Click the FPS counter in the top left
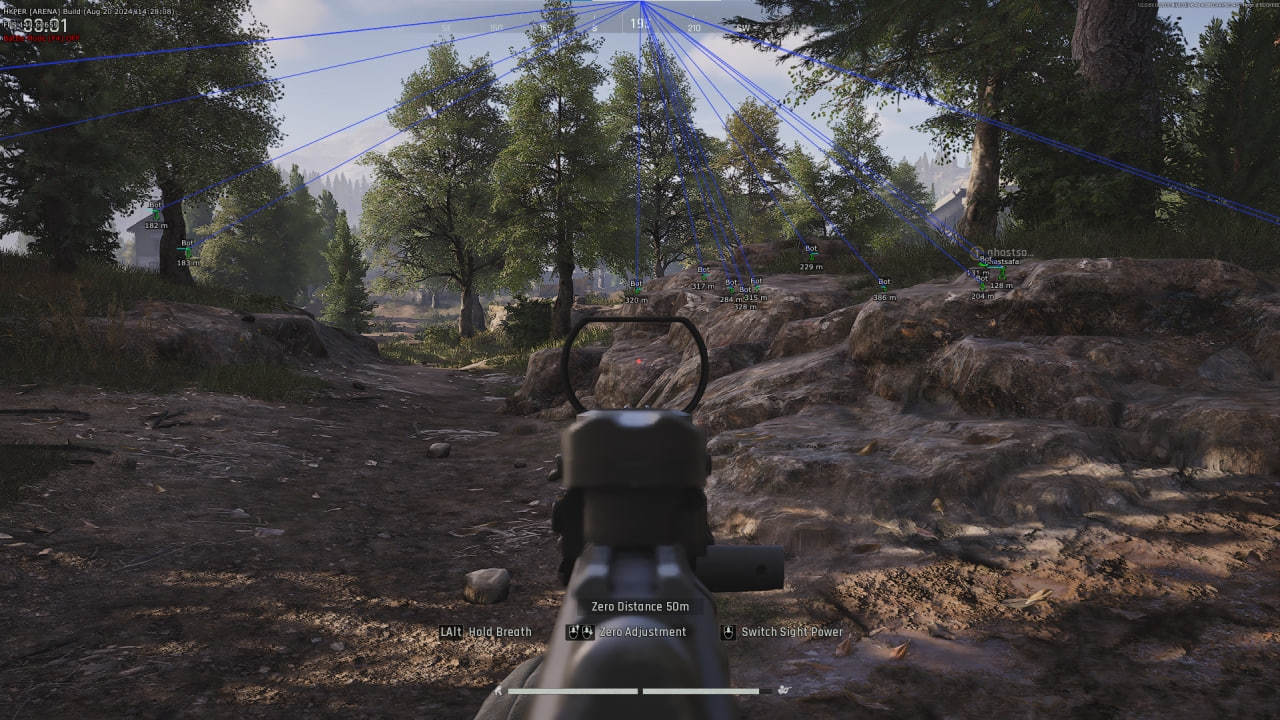Screen dimensions: 1280x720 click(30, 26)
